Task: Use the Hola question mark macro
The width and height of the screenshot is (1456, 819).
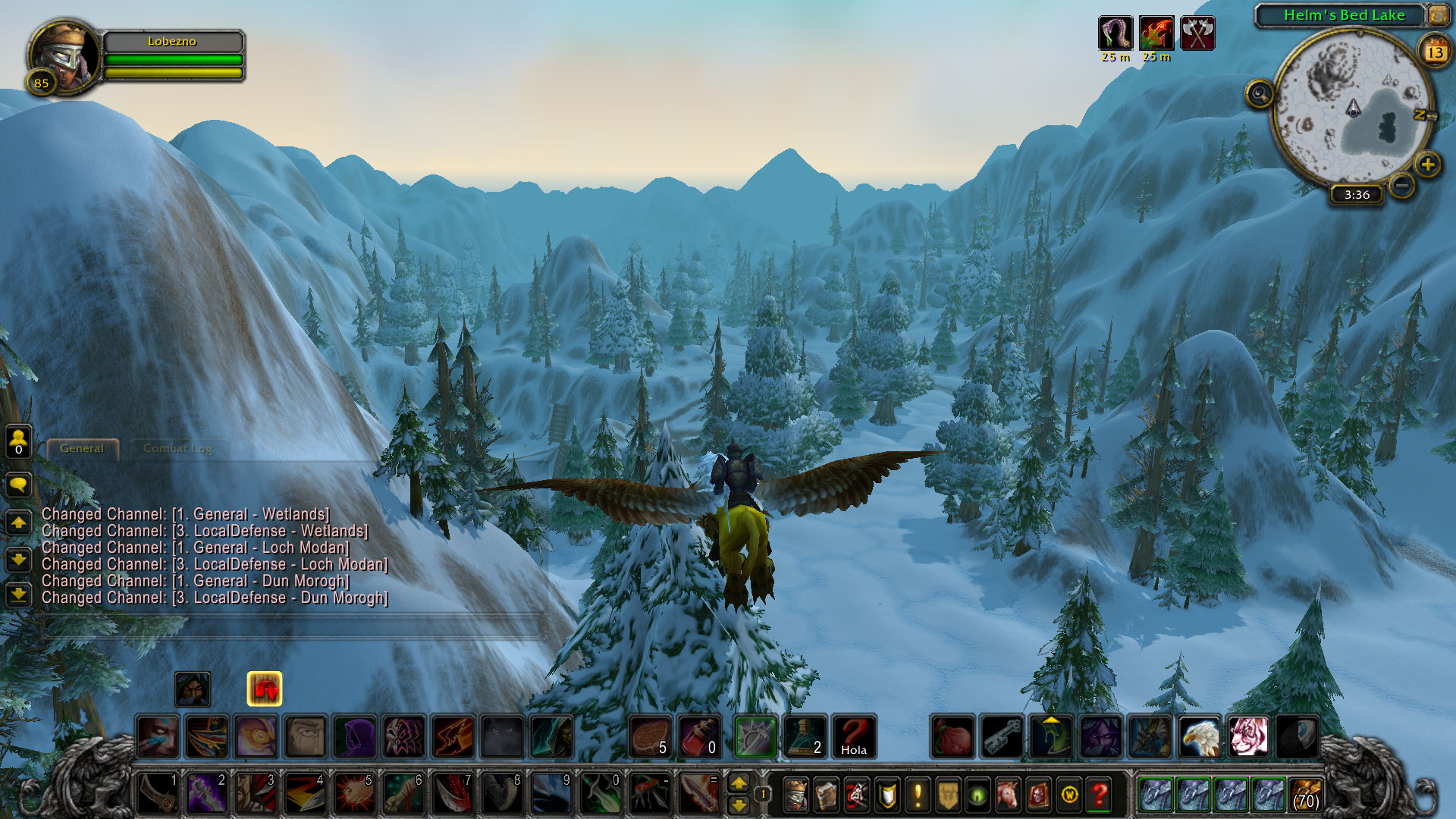Action: (854, 736)
